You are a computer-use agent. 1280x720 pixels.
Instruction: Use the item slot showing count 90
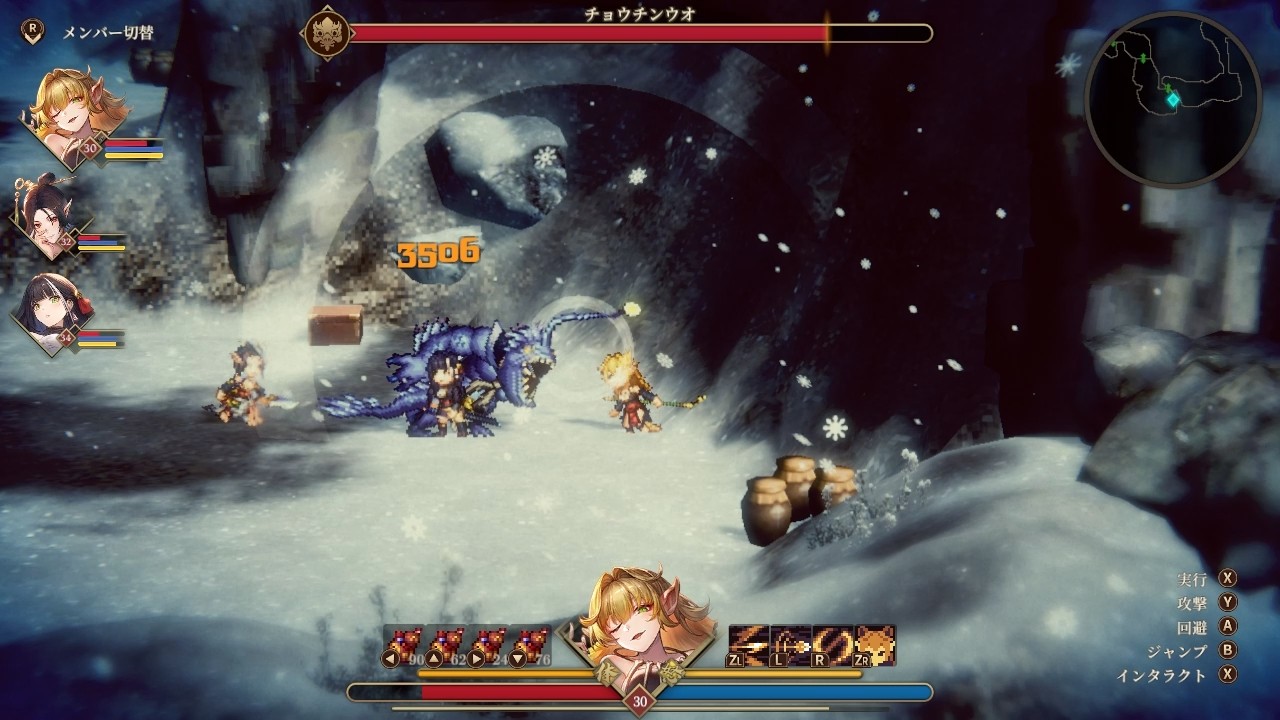click(x=403, y=645)
